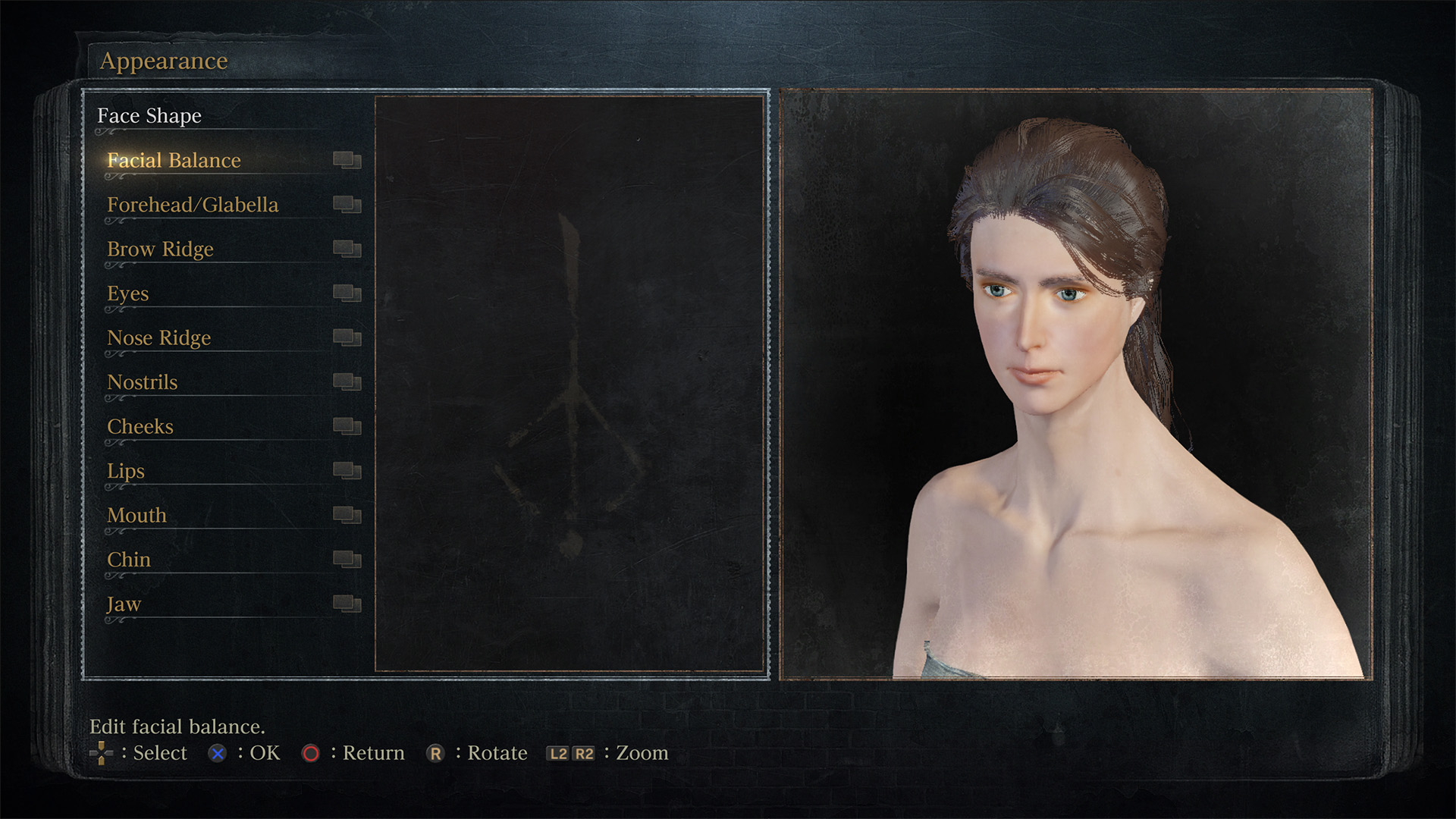Image resolution: width=1456 pixels, height=819 pixels.
Task: Open the Chin settings entry
Action: [129, 560]
